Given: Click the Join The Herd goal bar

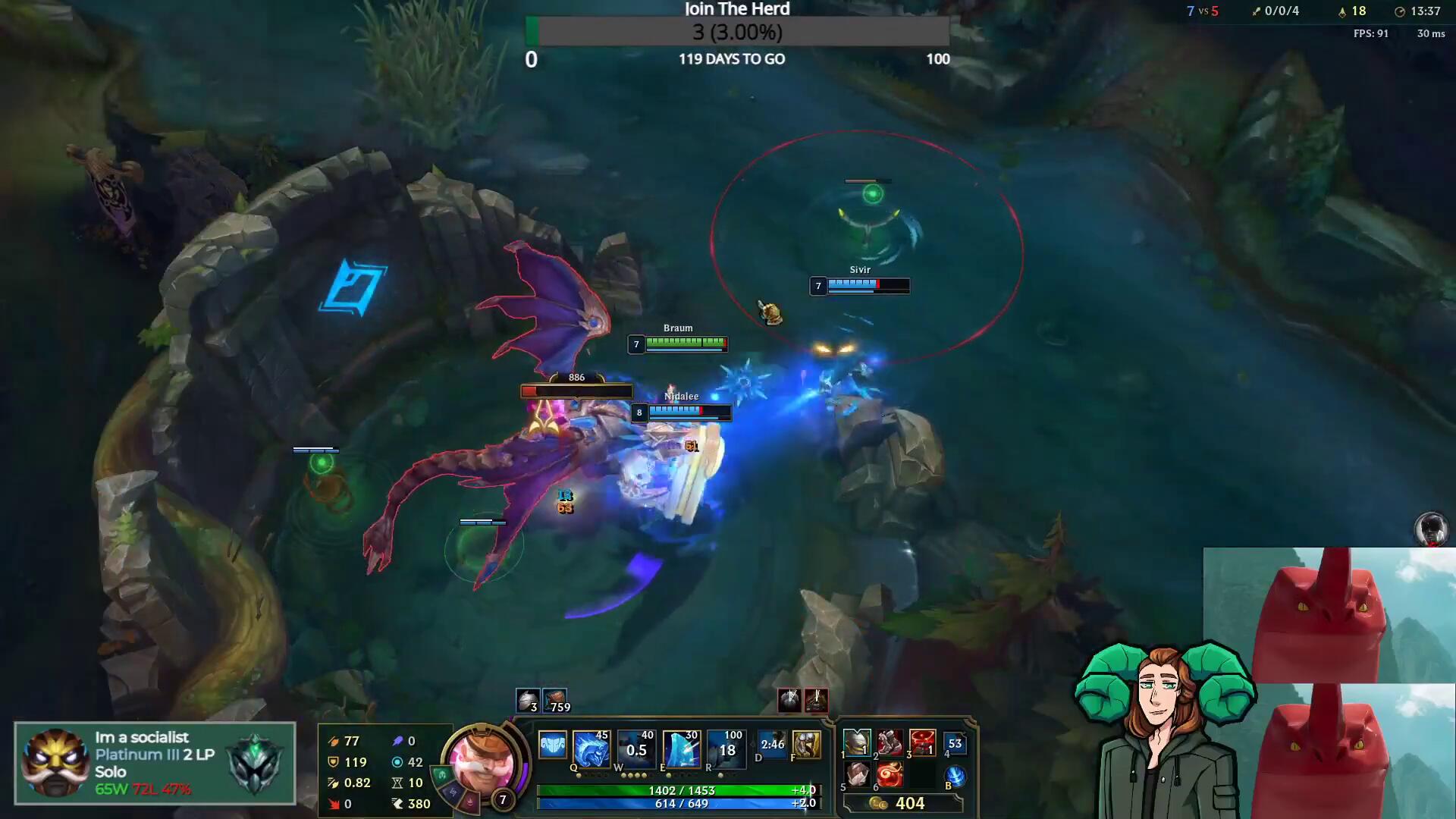Looking at the screenshot, I should click(737, 33).
